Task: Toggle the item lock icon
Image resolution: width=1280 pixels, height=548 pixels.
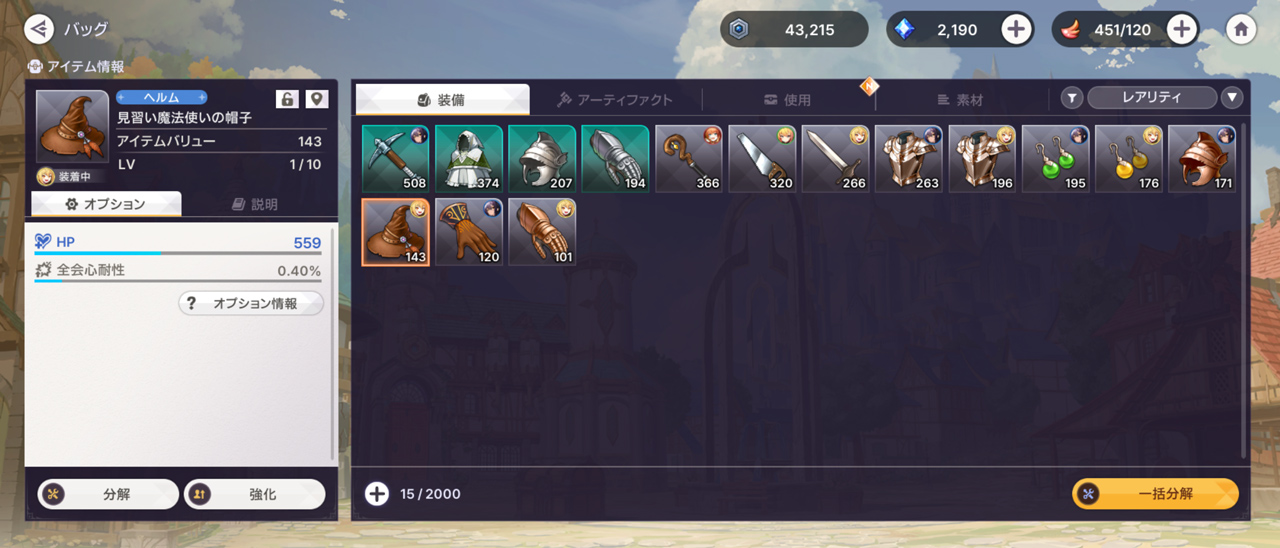Action: coord(287,98)
